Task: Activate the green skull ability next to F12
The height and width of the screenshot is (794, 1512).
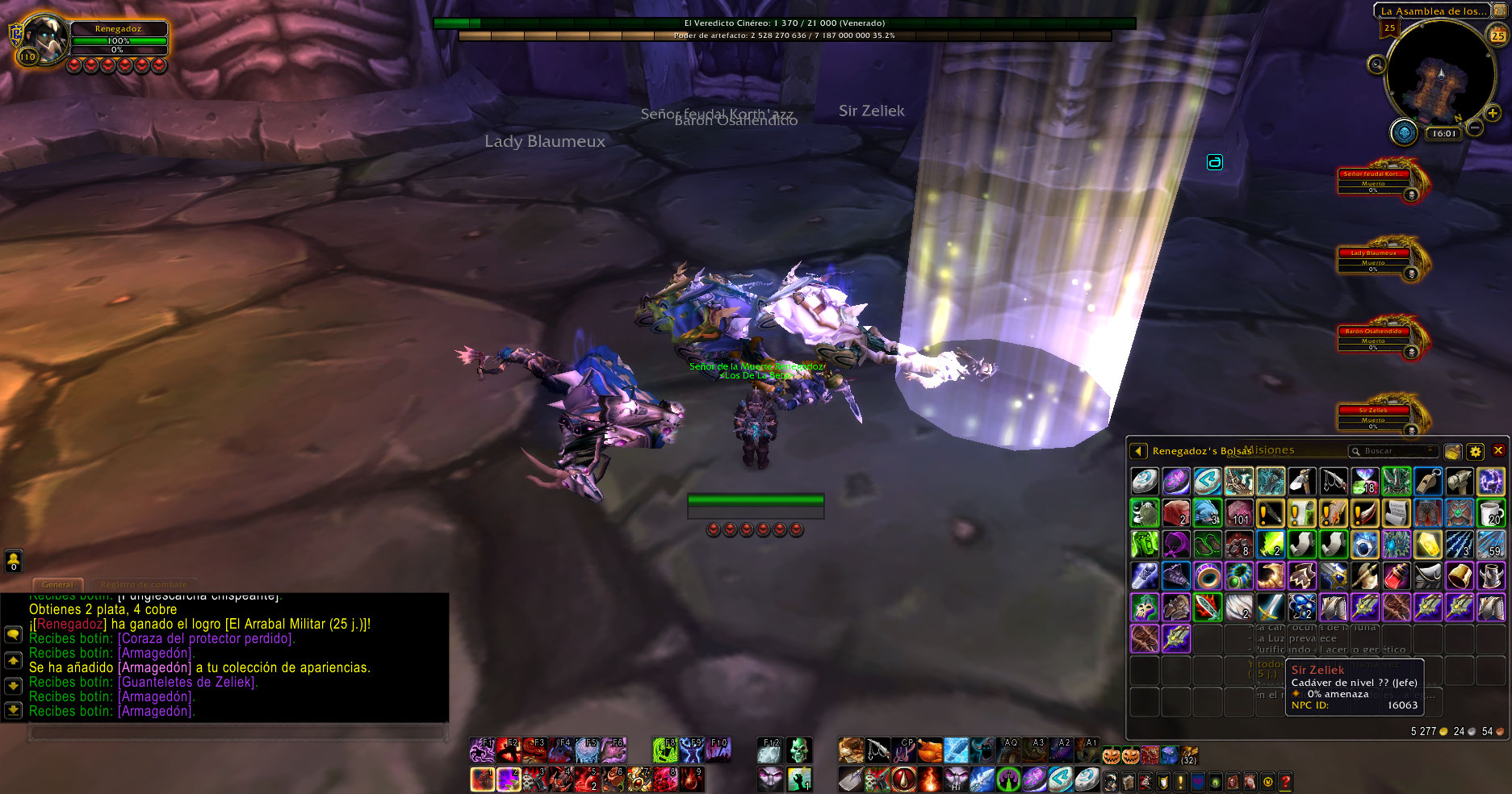Action: tap(798, 750)
